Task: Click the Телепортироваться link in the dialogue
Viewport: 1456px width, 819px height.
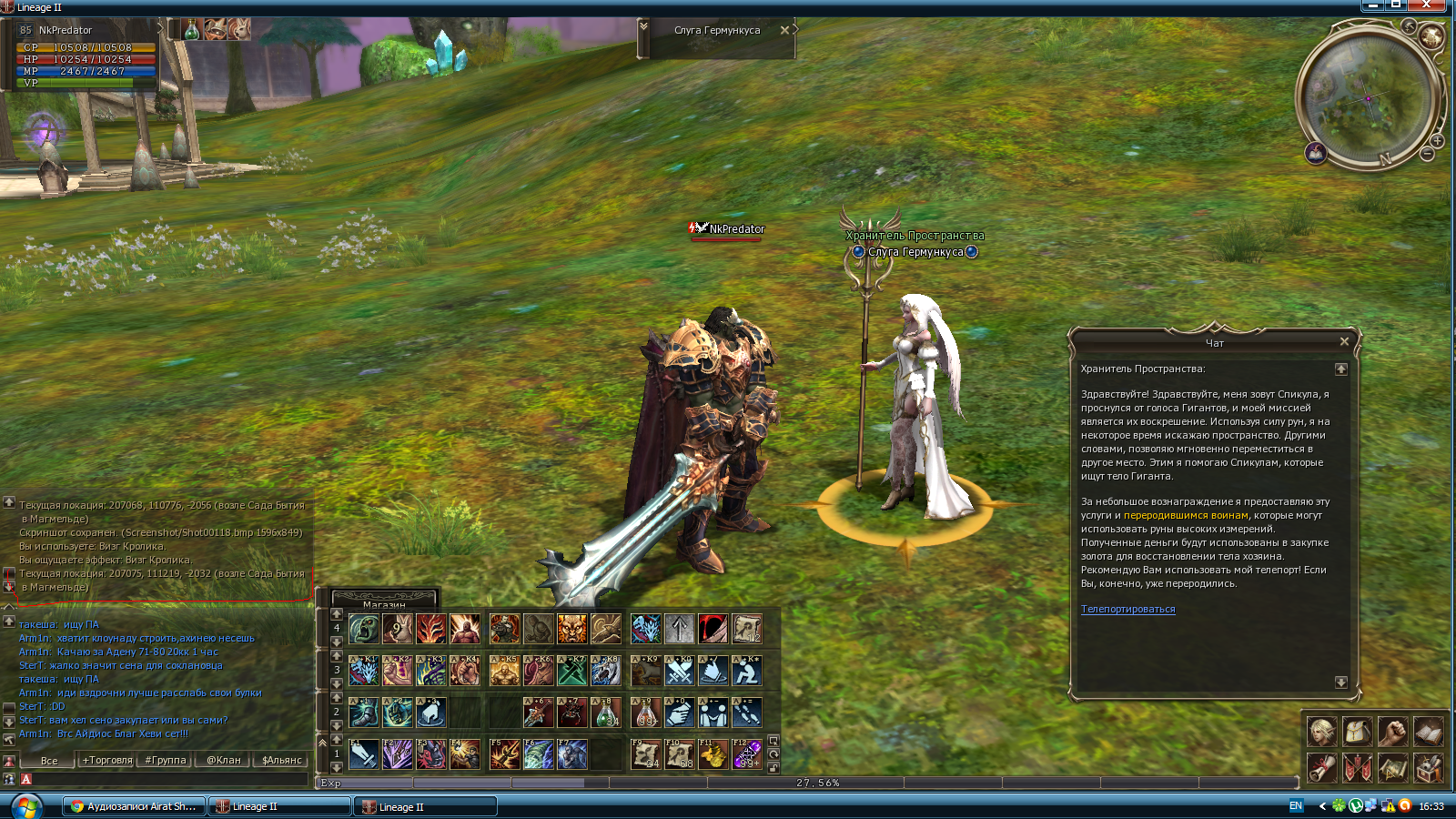Action: click(x=1127, y=609)
